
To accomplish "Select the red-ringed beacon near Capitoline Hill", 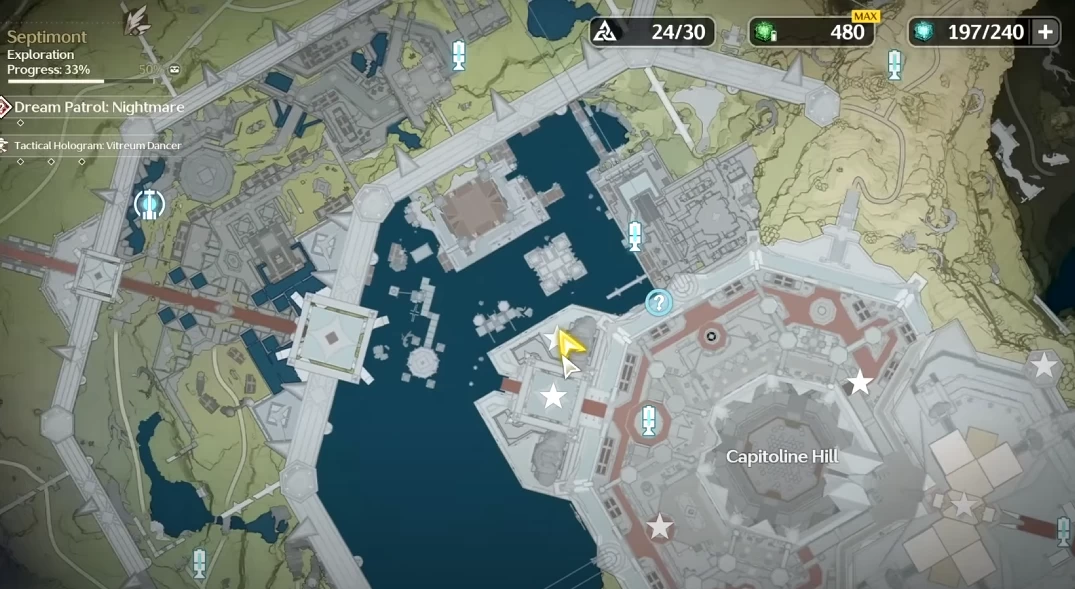I will (649, 421).
